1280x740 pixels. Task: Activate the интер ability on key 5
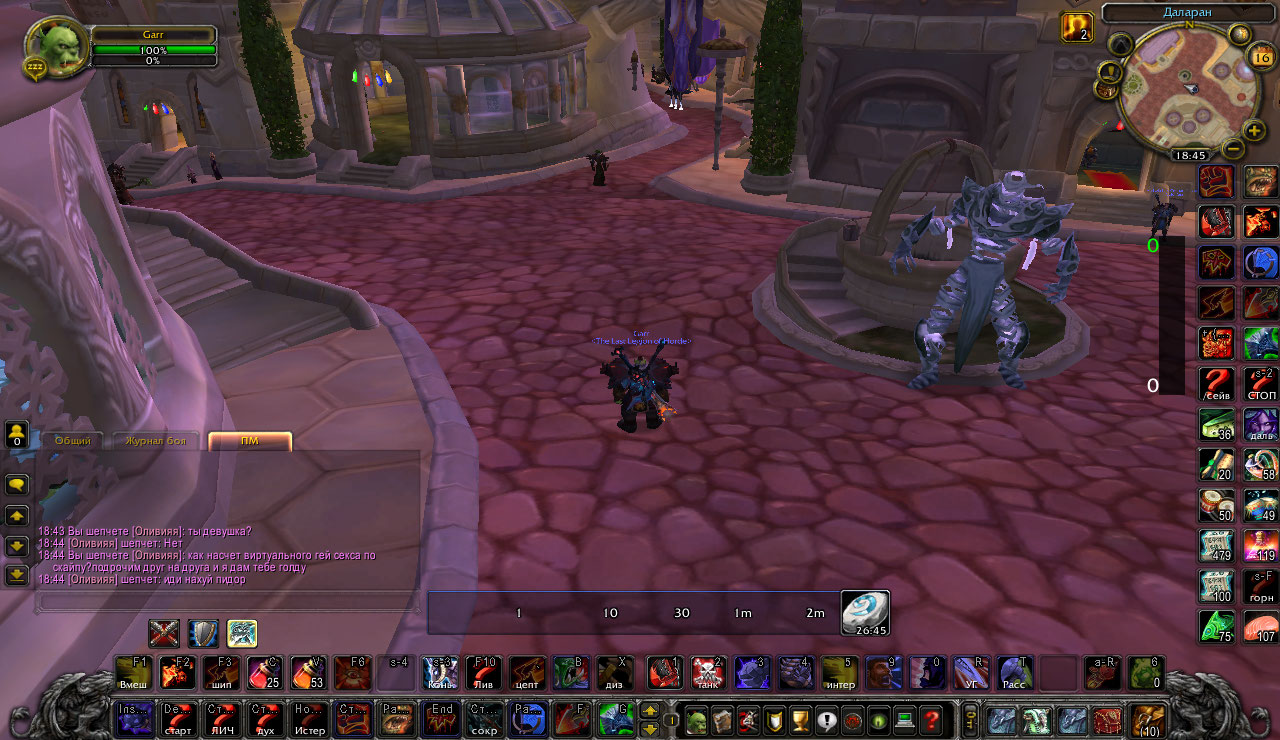[839, 672]
